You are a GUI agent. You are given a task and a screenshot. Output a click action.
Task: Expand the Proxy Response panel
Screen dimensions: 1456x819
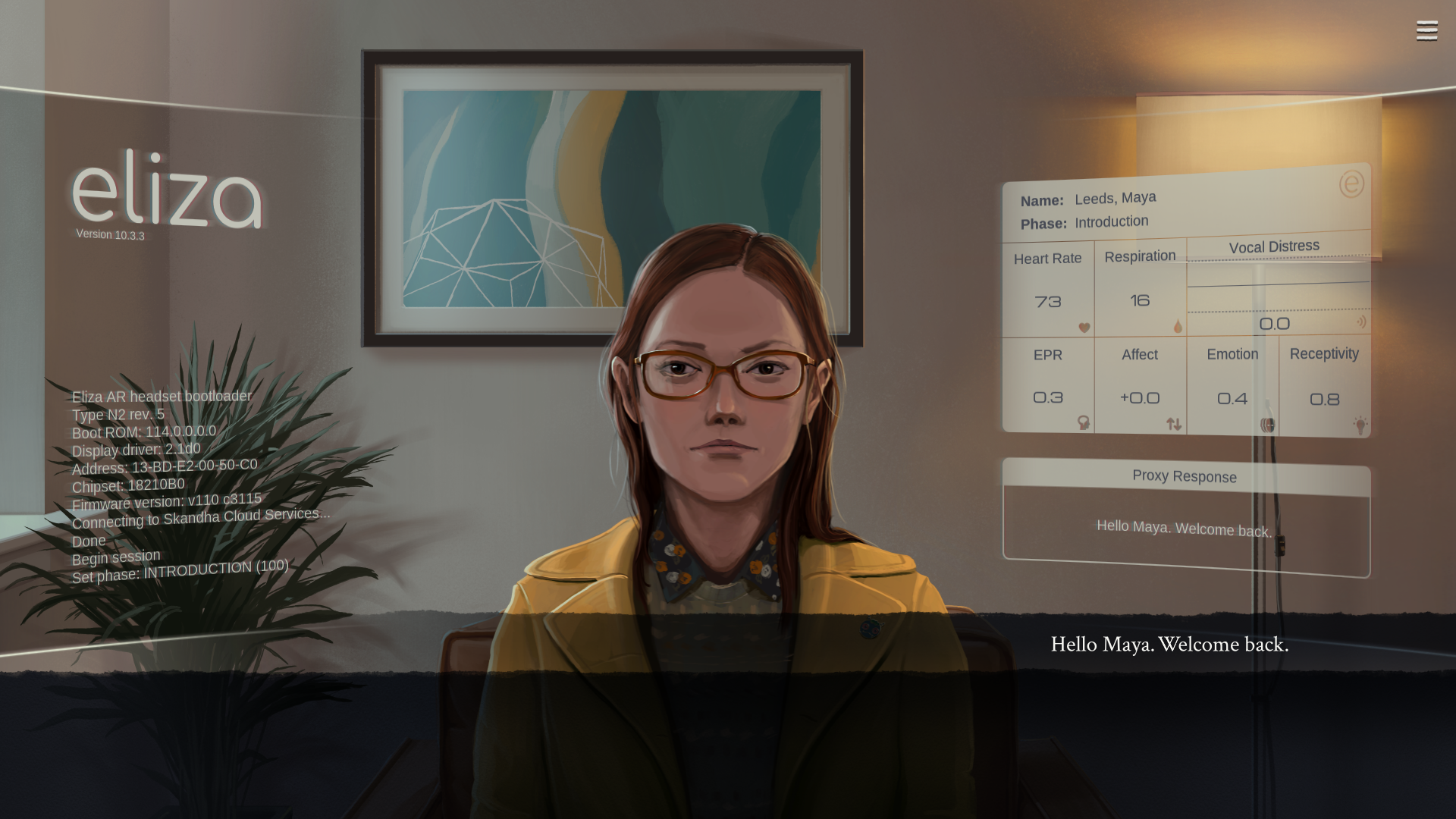[x=1185, y=476]
